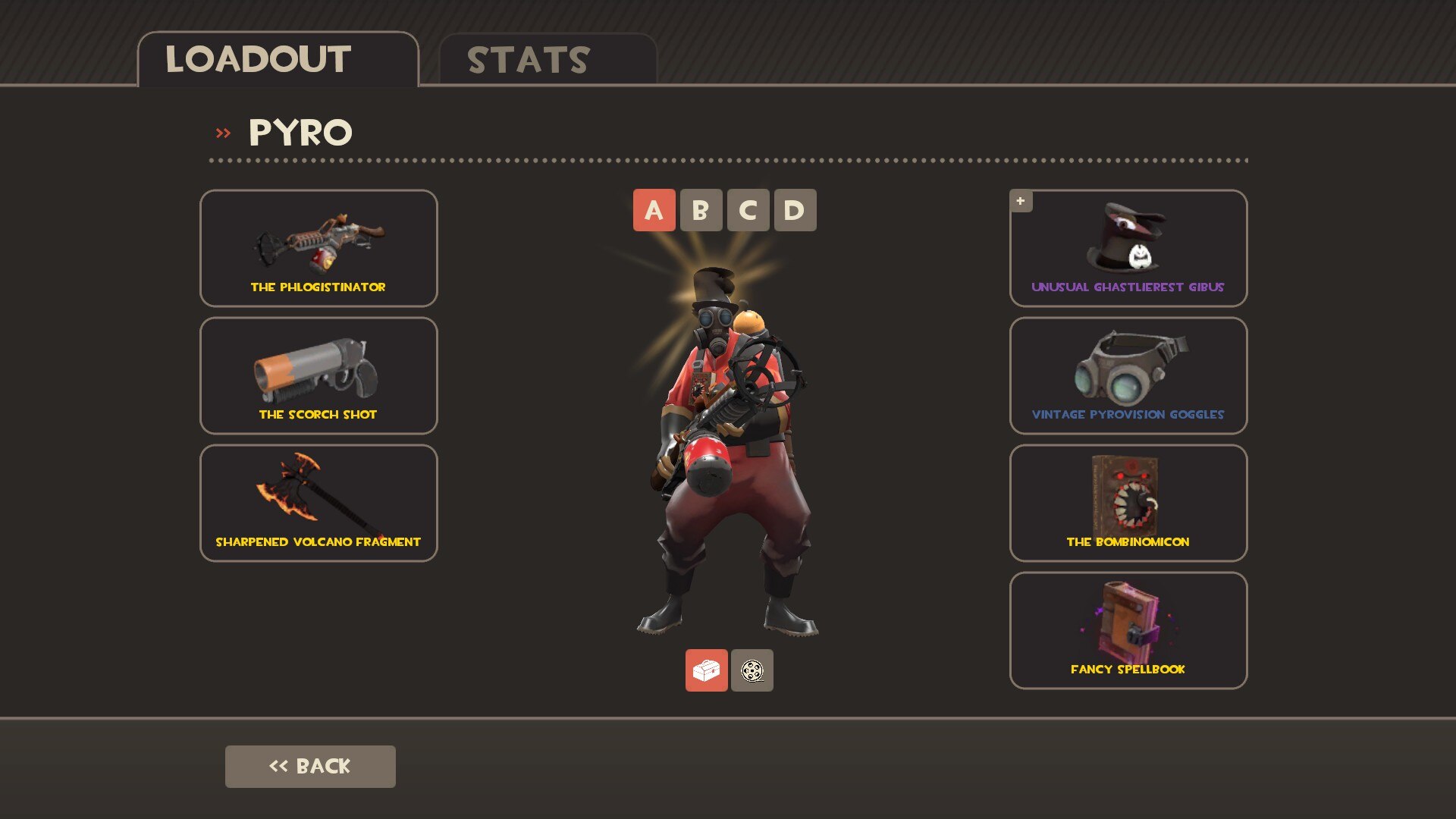This screenshot has width=1456, height=819.
Task: Open the Fancy Spellbook action slot
Action: [x=1128, y=630]
